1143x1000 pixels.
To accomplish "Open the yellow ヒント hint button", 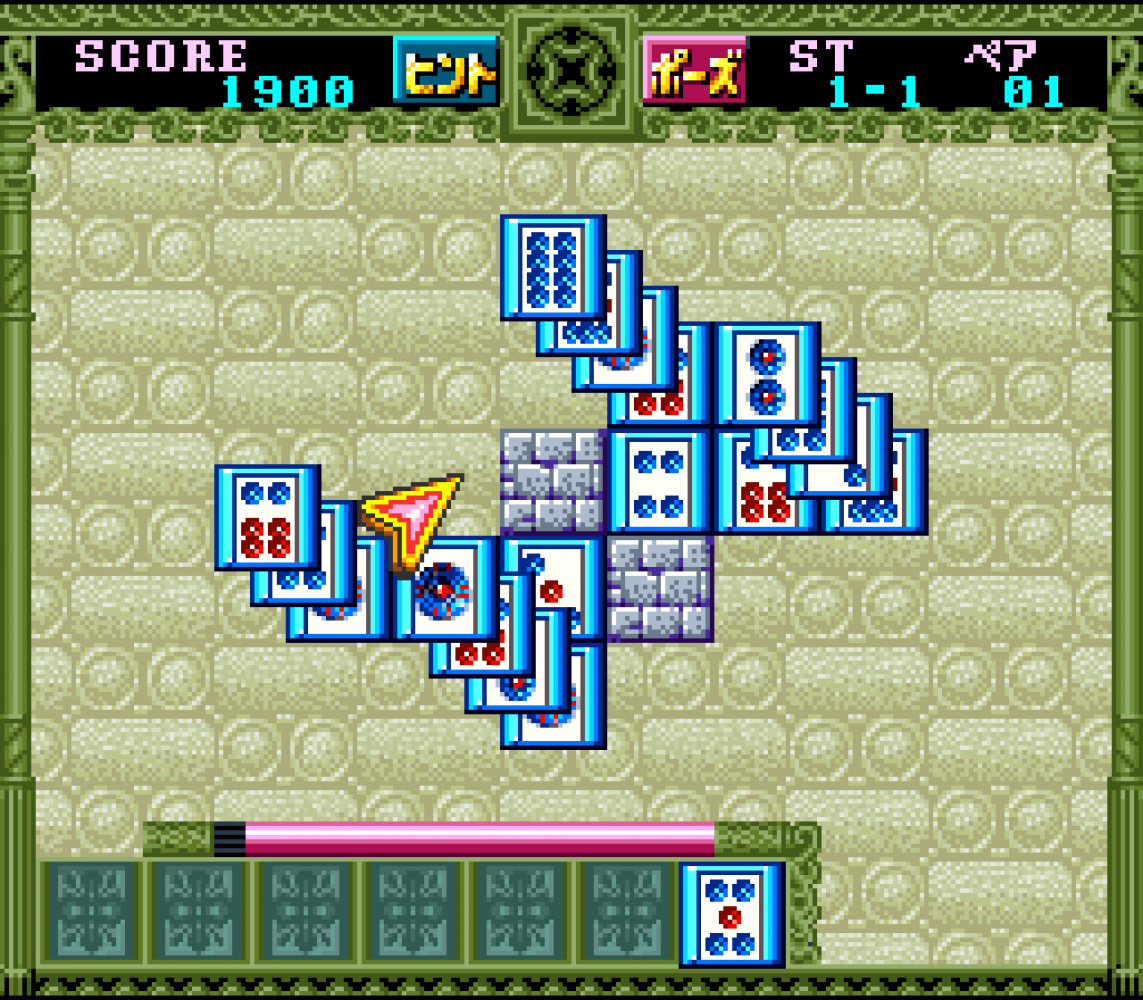I will 445,70.
